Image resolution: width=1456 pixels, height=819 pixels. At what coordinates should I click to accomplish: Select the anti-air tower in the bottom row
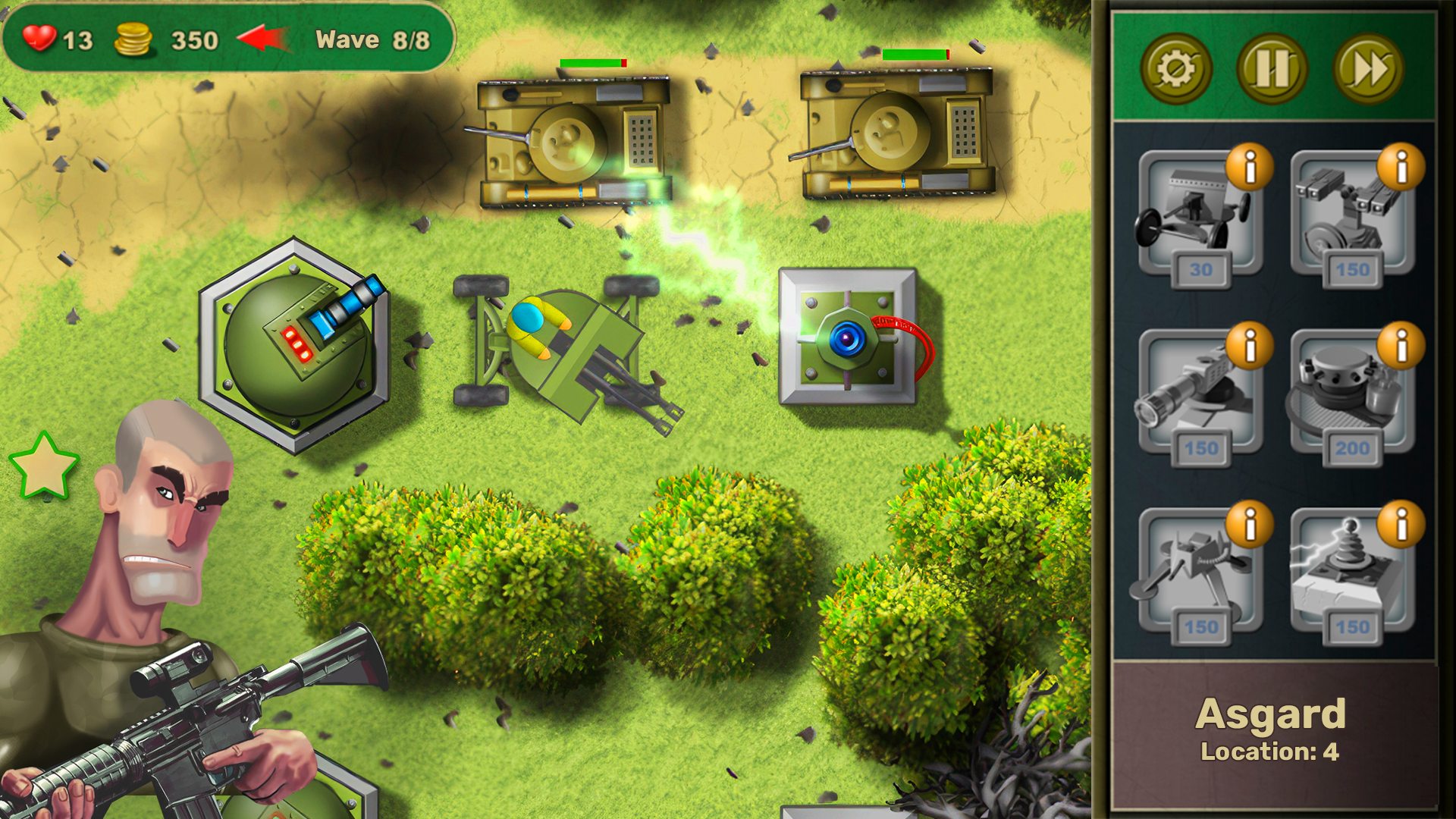1200,573
